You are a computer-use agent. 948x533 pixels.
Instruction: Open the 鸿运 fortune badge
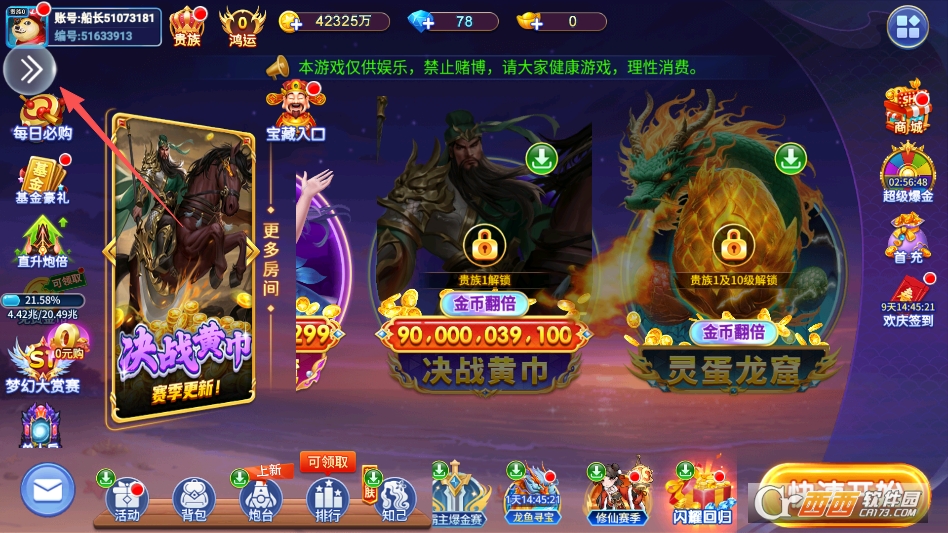click(x=242, y=24)
